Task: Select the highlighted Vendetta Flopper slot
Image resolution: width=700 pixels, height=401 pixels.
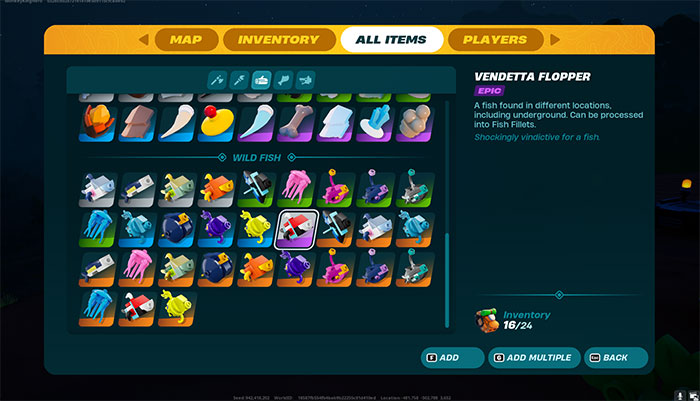Action: (297, 229)
